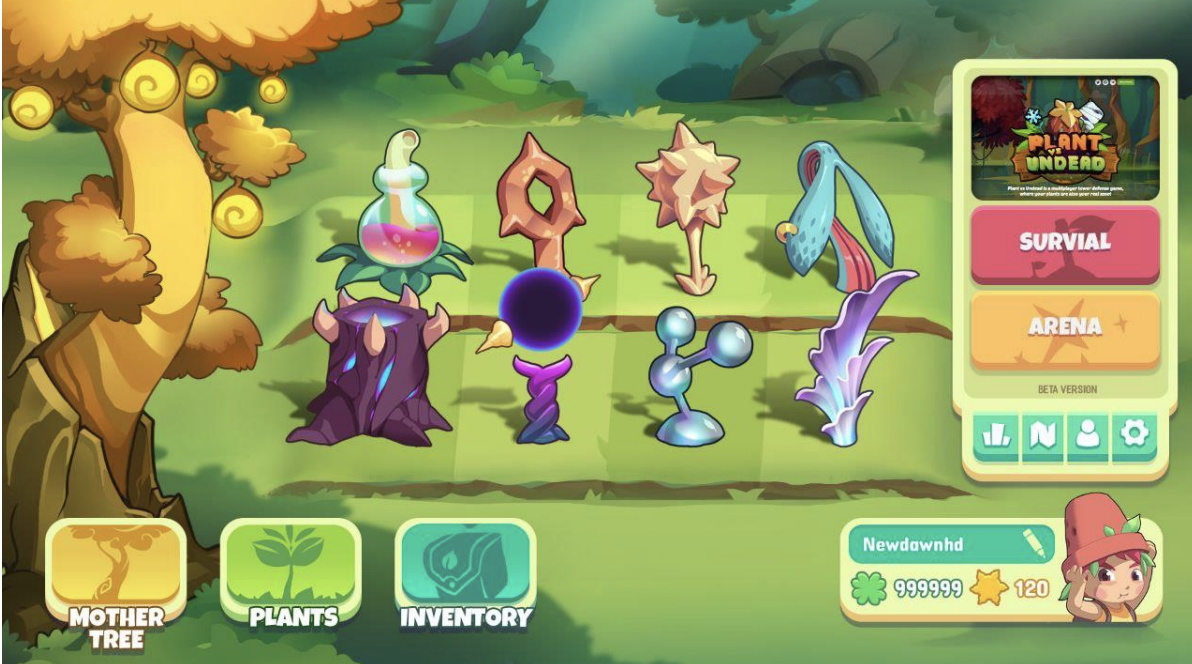Edit the Newdawnhd name with the pencil

tap(1033, 545)
